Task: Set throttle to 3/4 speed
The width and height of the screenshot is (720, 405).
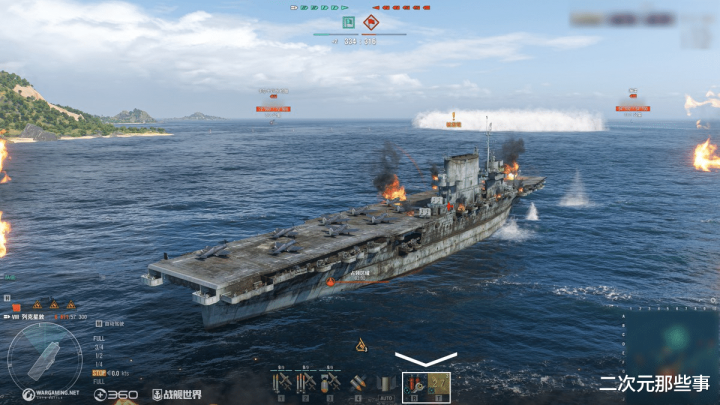Action: click(x=98, y=347)
